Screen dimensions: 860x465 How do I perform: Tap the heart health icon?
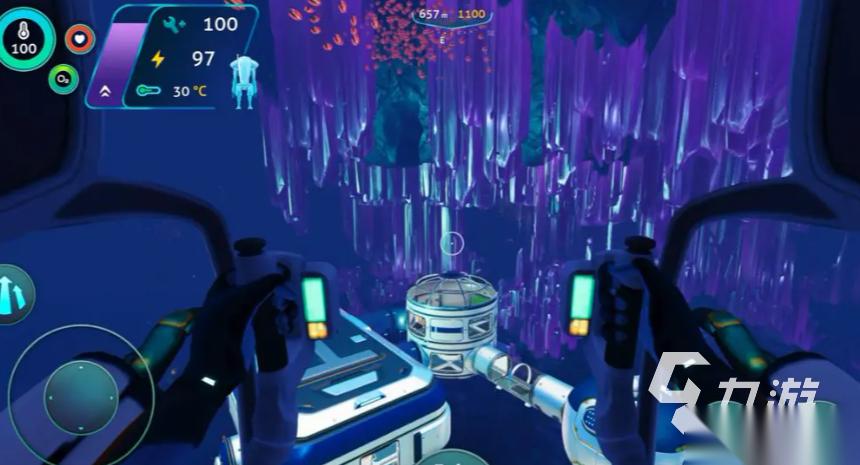[80, 39]
